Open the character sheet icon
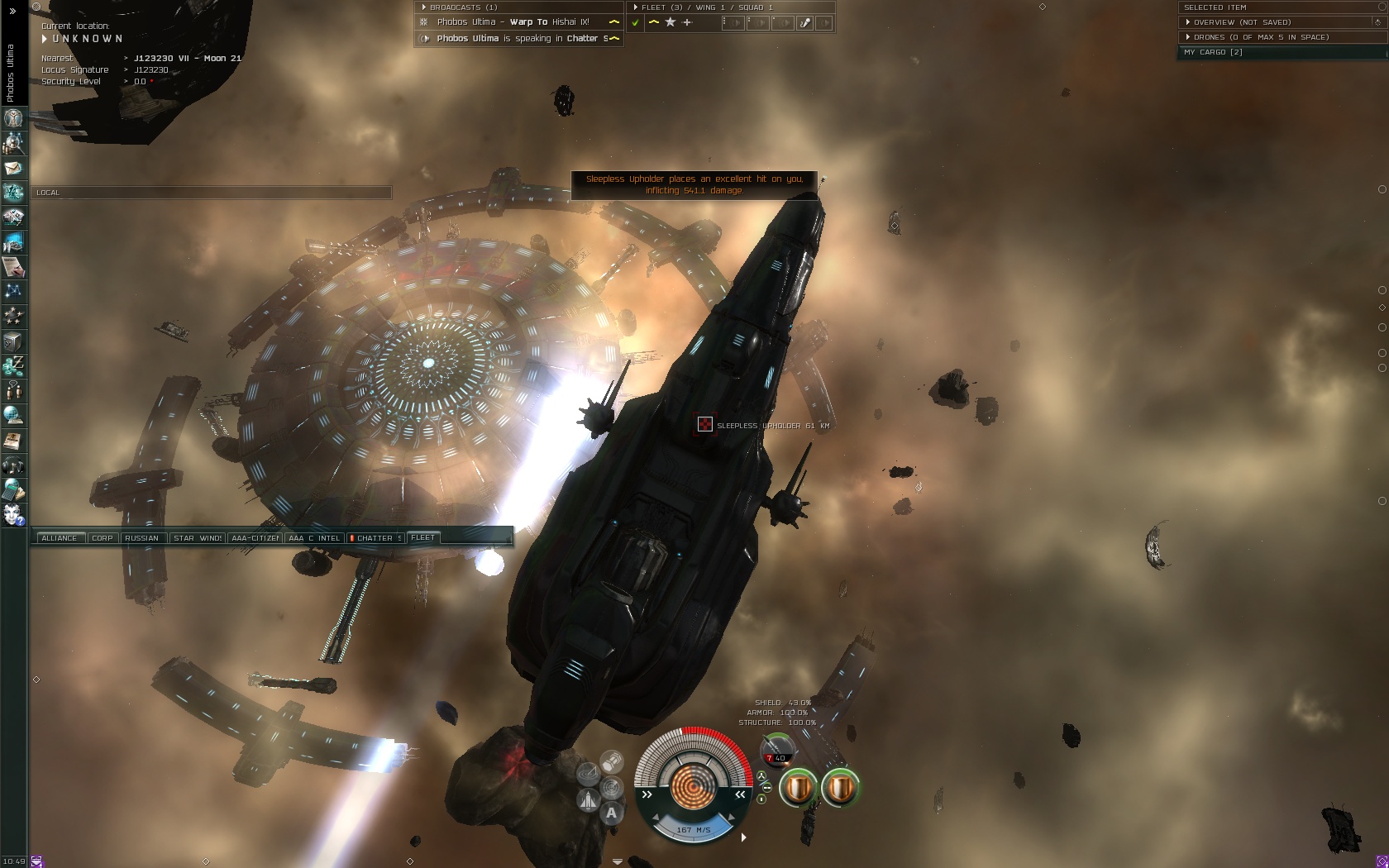The image size is (1389, 868). (13, 118)
